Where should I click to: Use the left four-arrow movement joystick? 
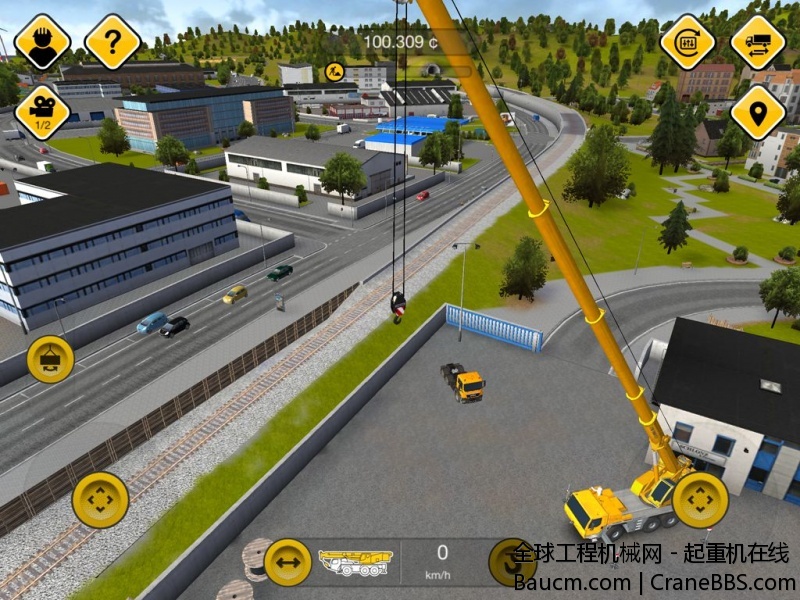tap(100, 499)
